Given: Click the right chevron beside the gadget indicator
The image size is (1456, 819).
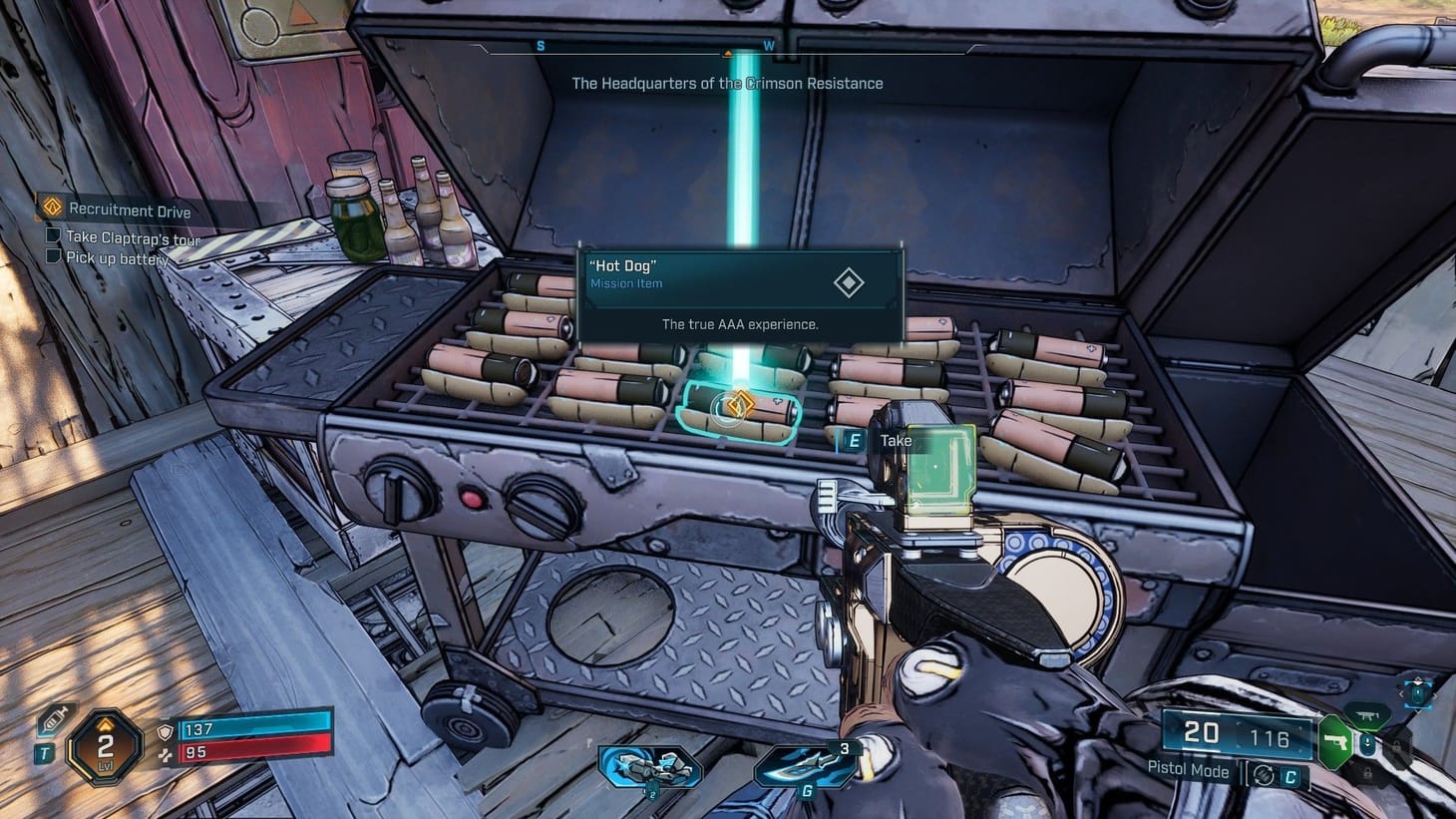Looking at the screenshot, I should point(1436,696).
